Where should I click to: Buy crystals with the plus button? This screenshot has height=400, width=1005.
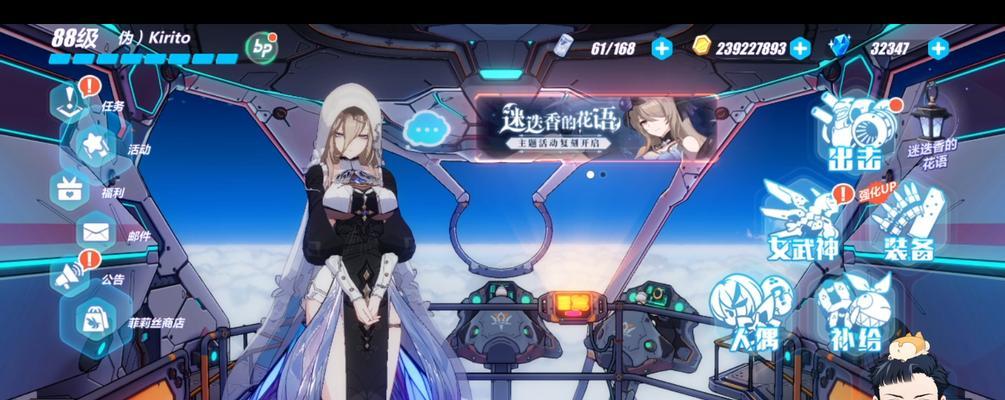(x=937, y=47)
